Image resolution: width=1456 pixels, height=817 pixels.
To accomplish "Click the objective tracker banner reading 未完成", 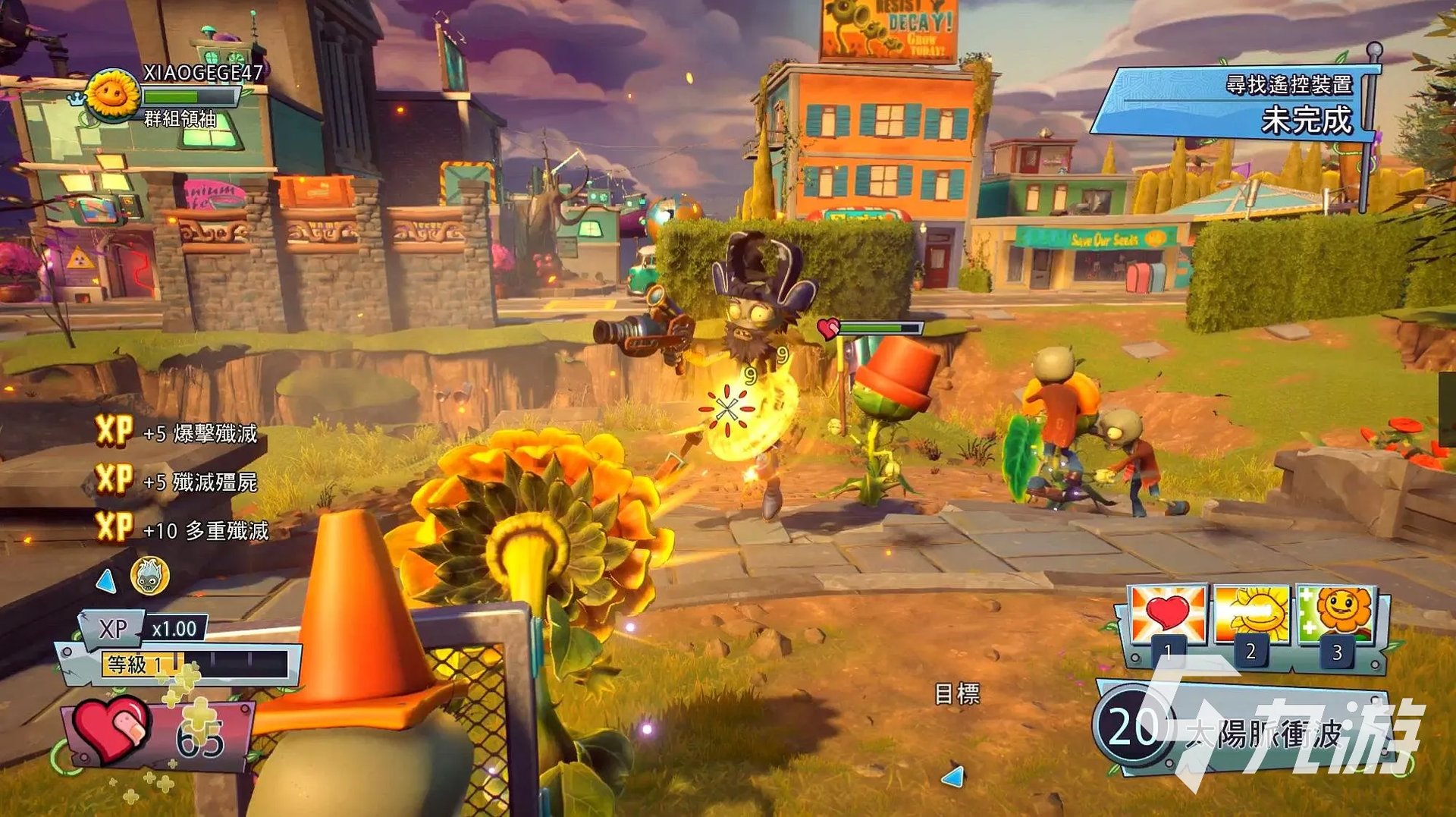I will coord(1236,104).
